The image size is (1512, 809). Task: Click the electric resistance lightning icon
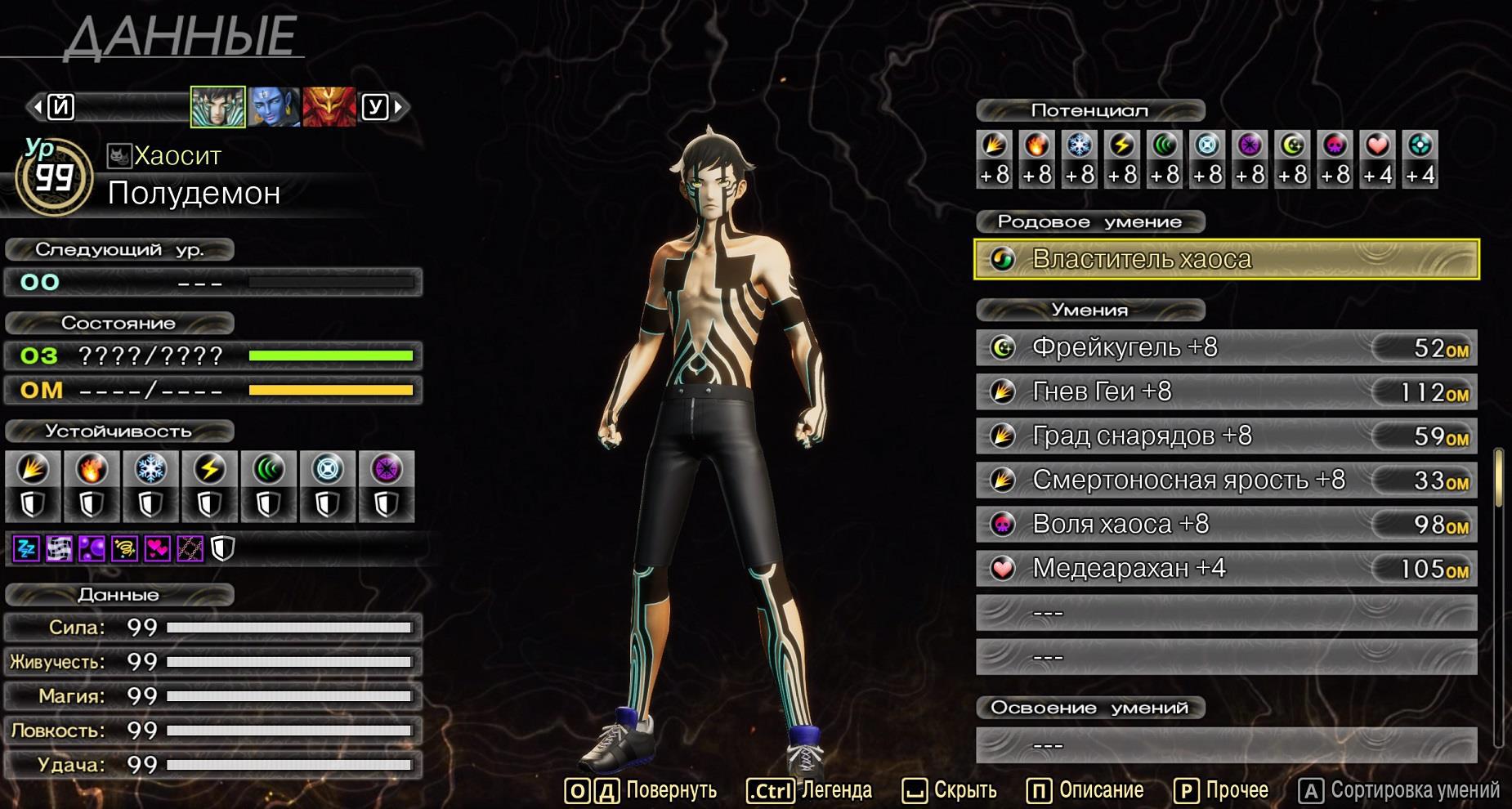click(210, 470)
